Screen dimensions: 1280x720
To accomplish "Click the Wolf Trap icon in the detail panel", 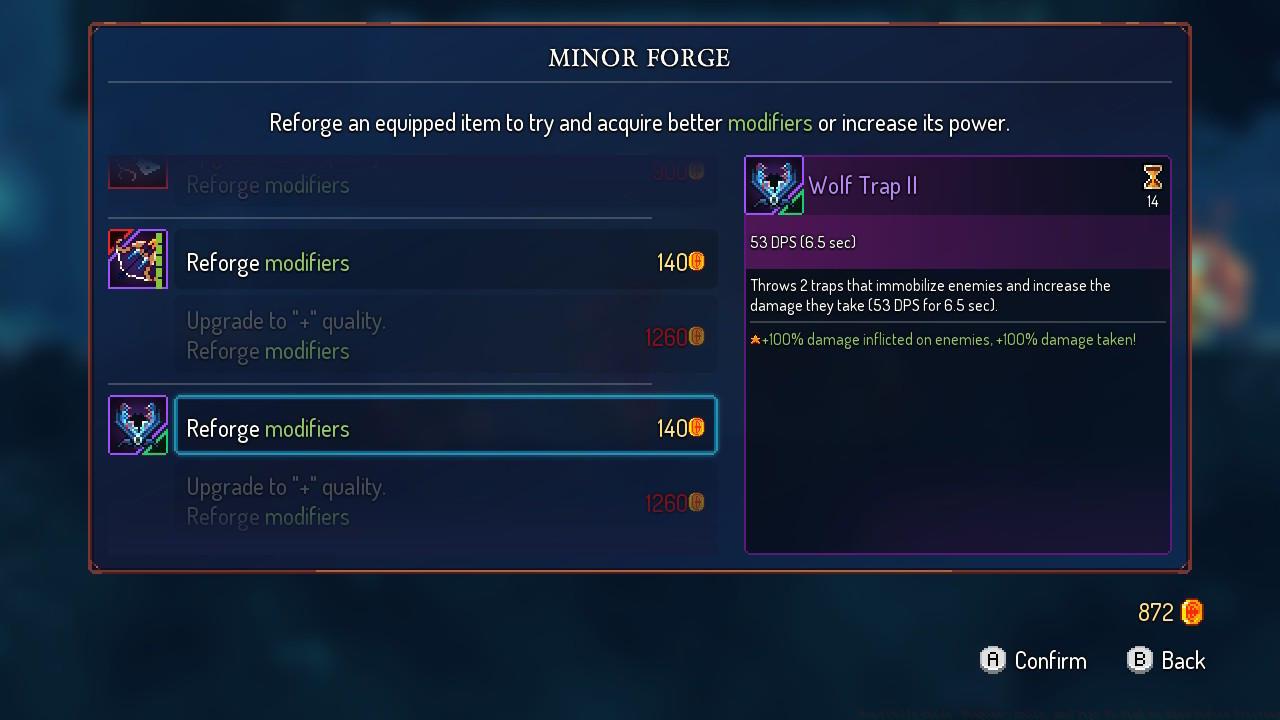I will tap(774, 185).
